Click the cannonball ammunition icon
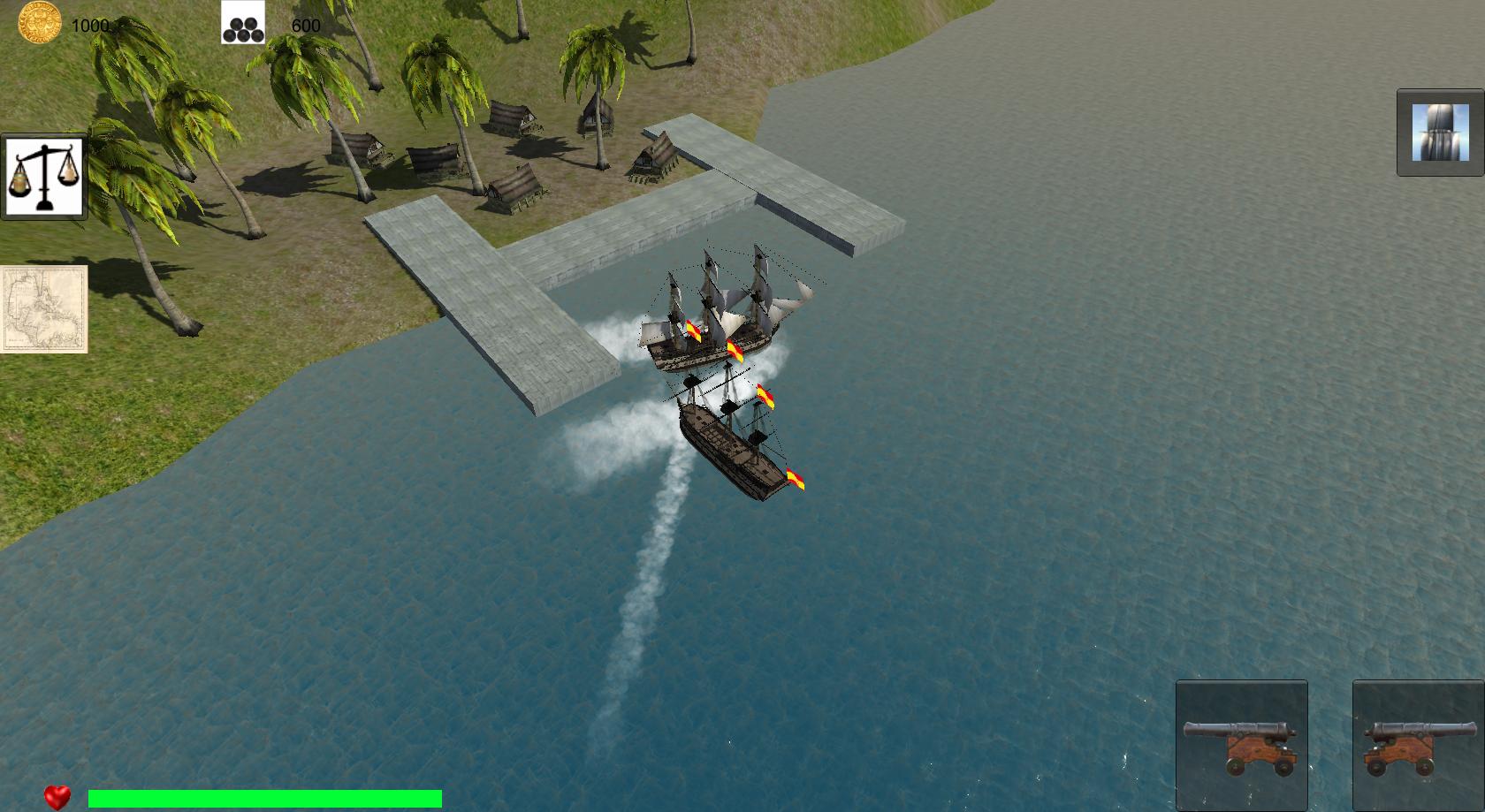This screenshot has width=1485, height=812. 242,27
